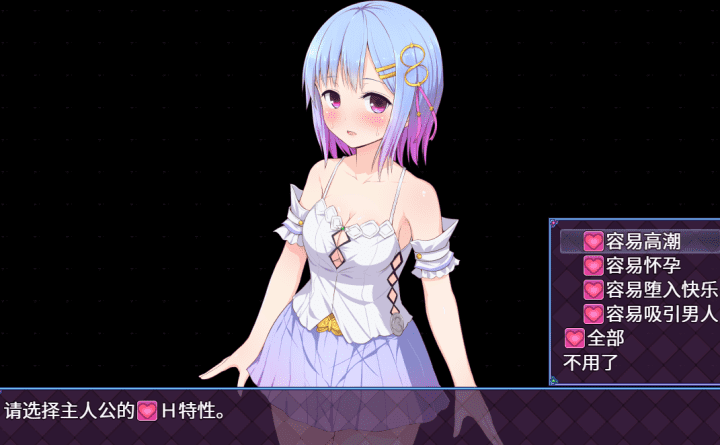Choose the 容易吸引男人 trait option
Screen dimensions: 720x445
[x=650, y=314]
